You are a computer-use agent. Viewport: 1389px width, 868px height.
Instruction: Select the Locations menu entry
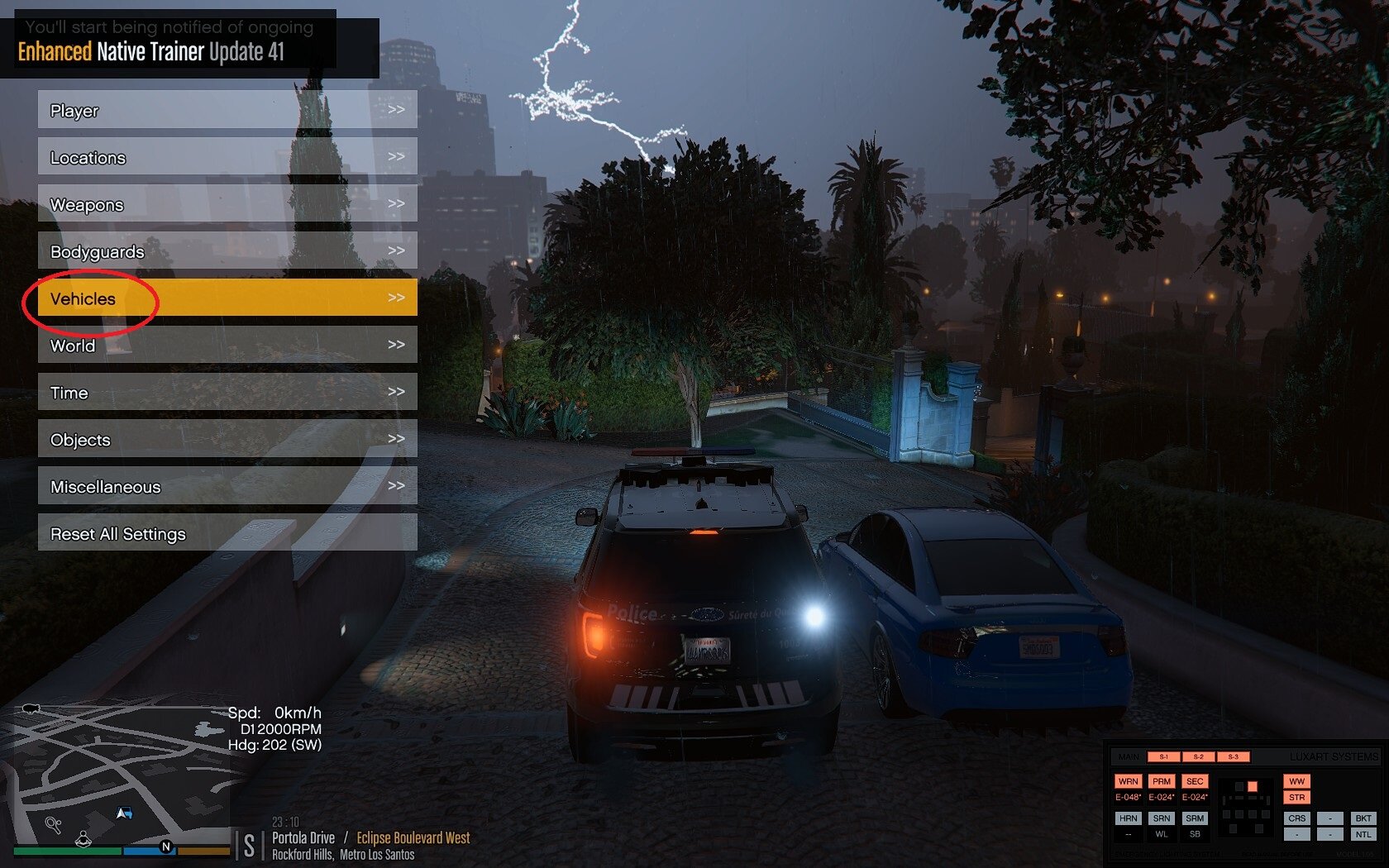point(227,157)
